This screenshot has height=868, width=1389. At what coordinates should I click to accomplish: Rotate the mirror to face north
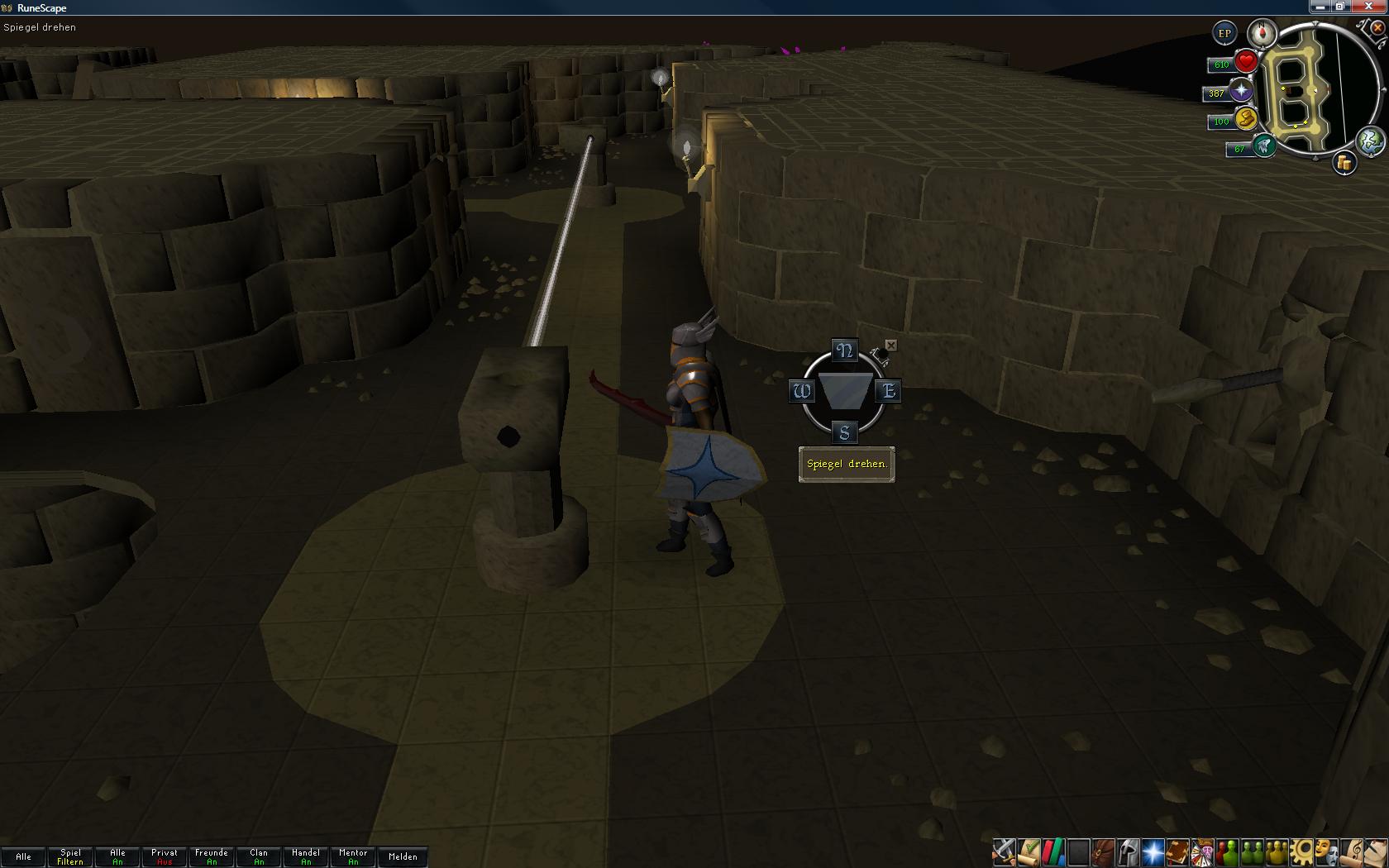[844, 351]
